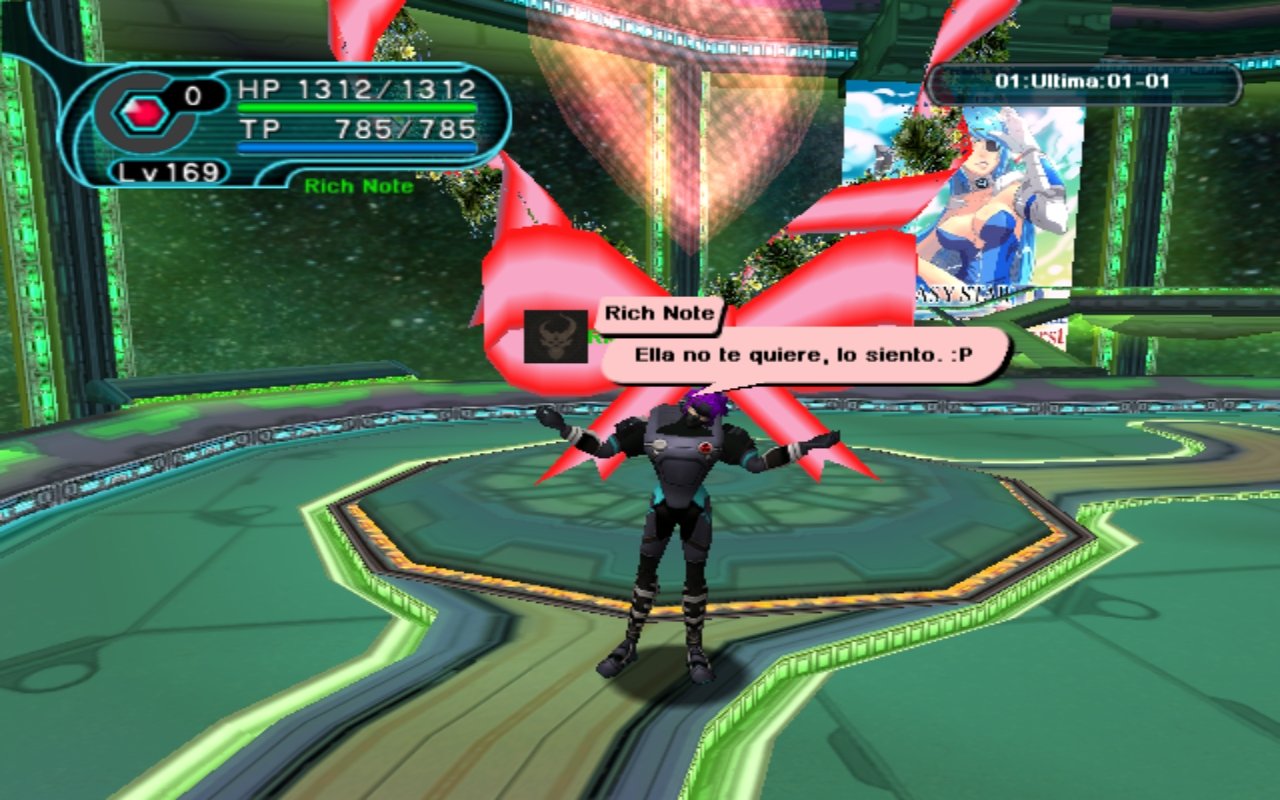1280x800 pixels.
Task: Select the "Ella no te quiere" chat bubble
Action: click(x=804, y=355)
